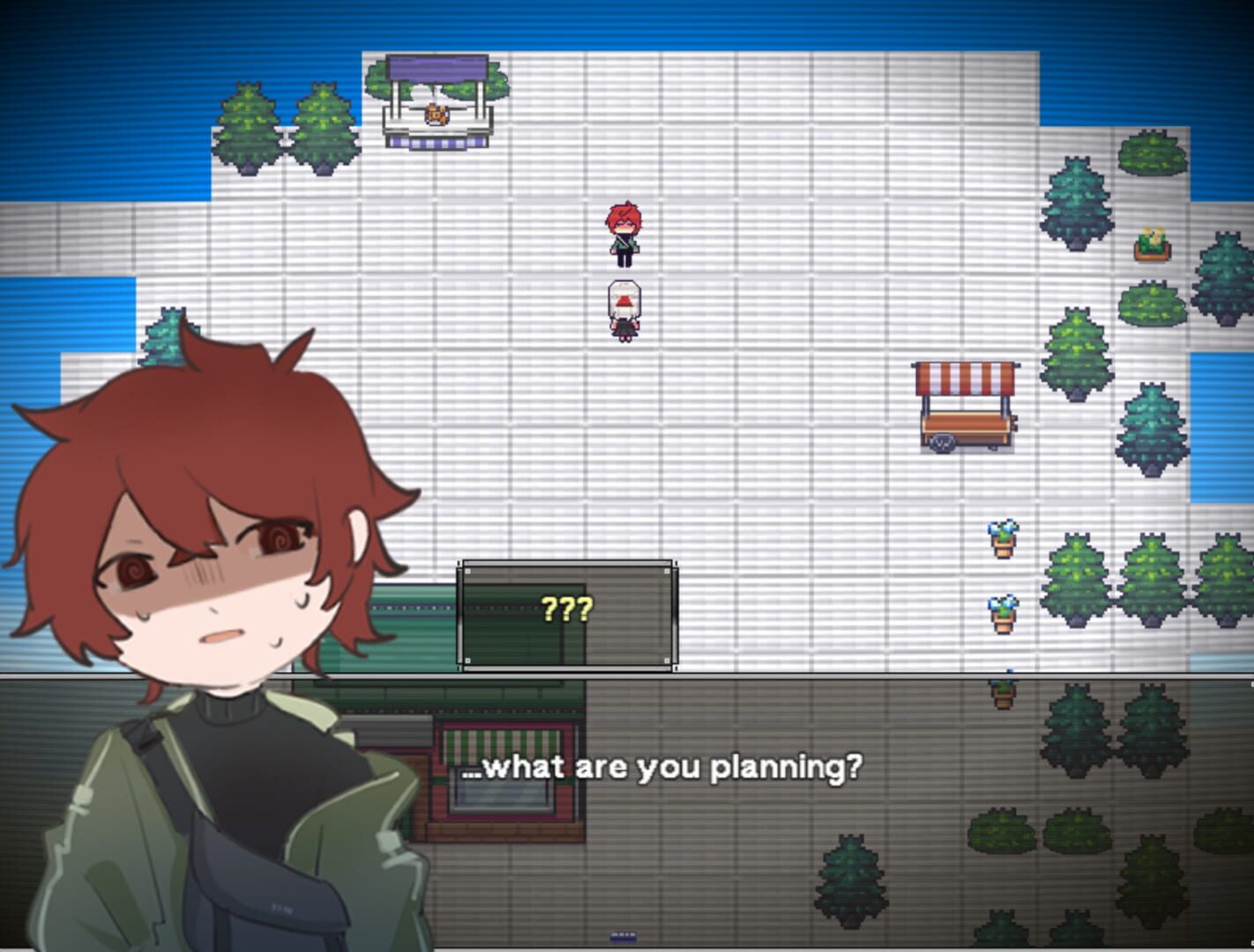Advance the dialogue "...what are you planning?"
The image size is (1254, 952).
[x=661, y=767]
